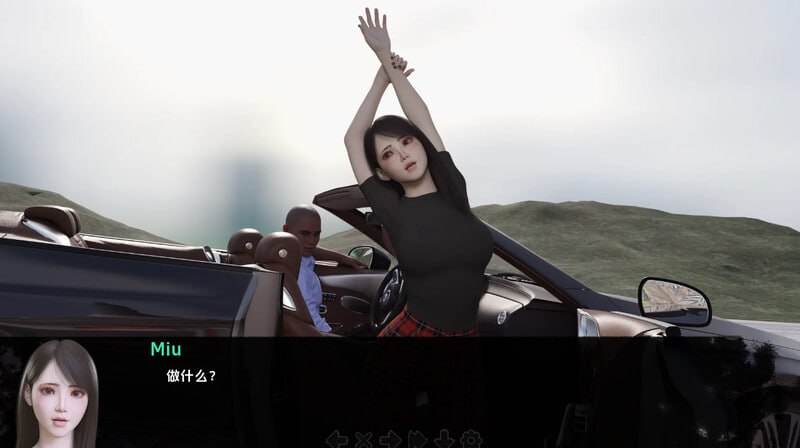
Task: Click the X hide-dialogue icon
Action: [364, 438]
